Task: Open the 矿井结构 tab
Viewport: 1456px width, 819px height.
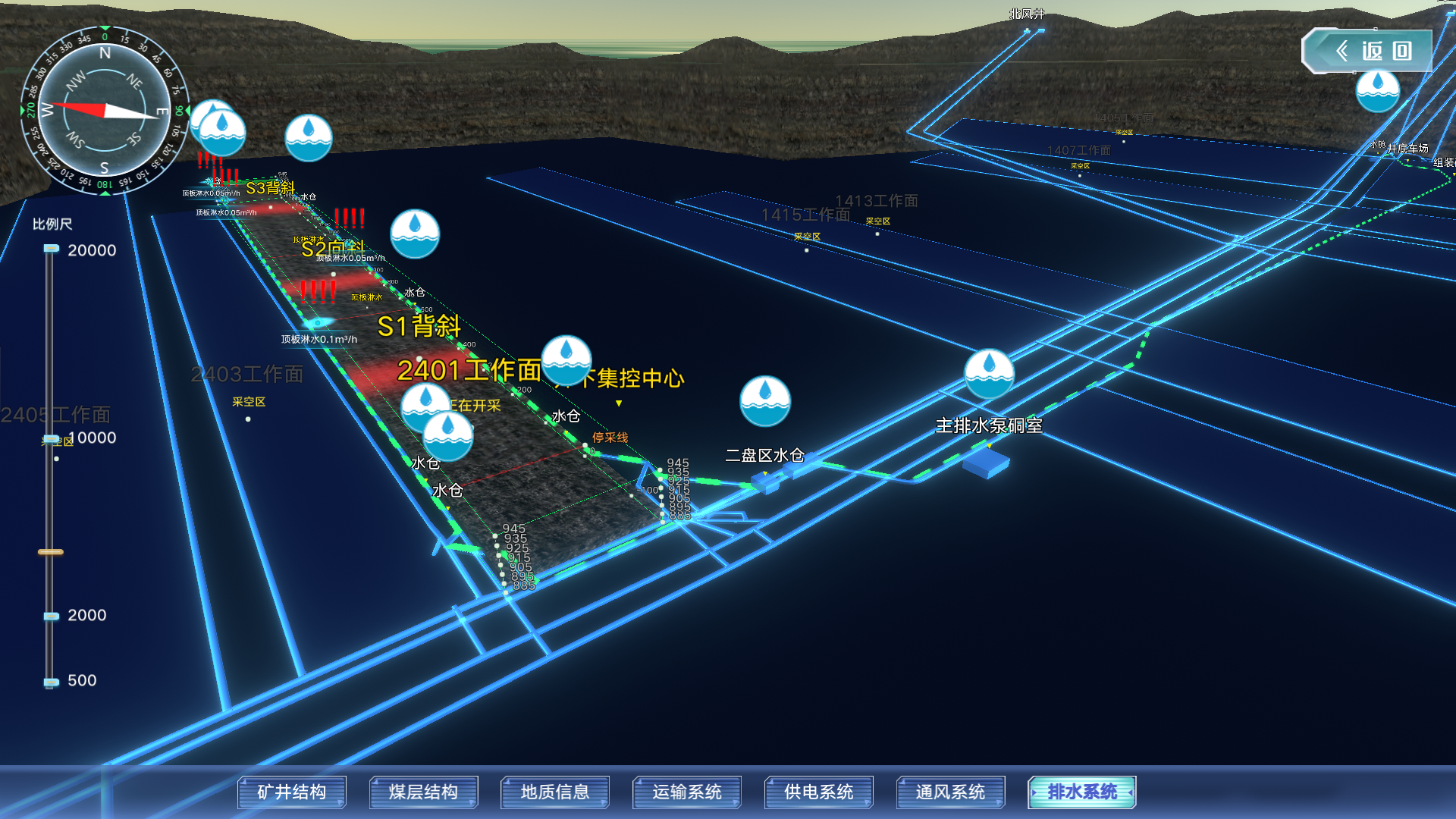Action: click(x=292, y=792)
